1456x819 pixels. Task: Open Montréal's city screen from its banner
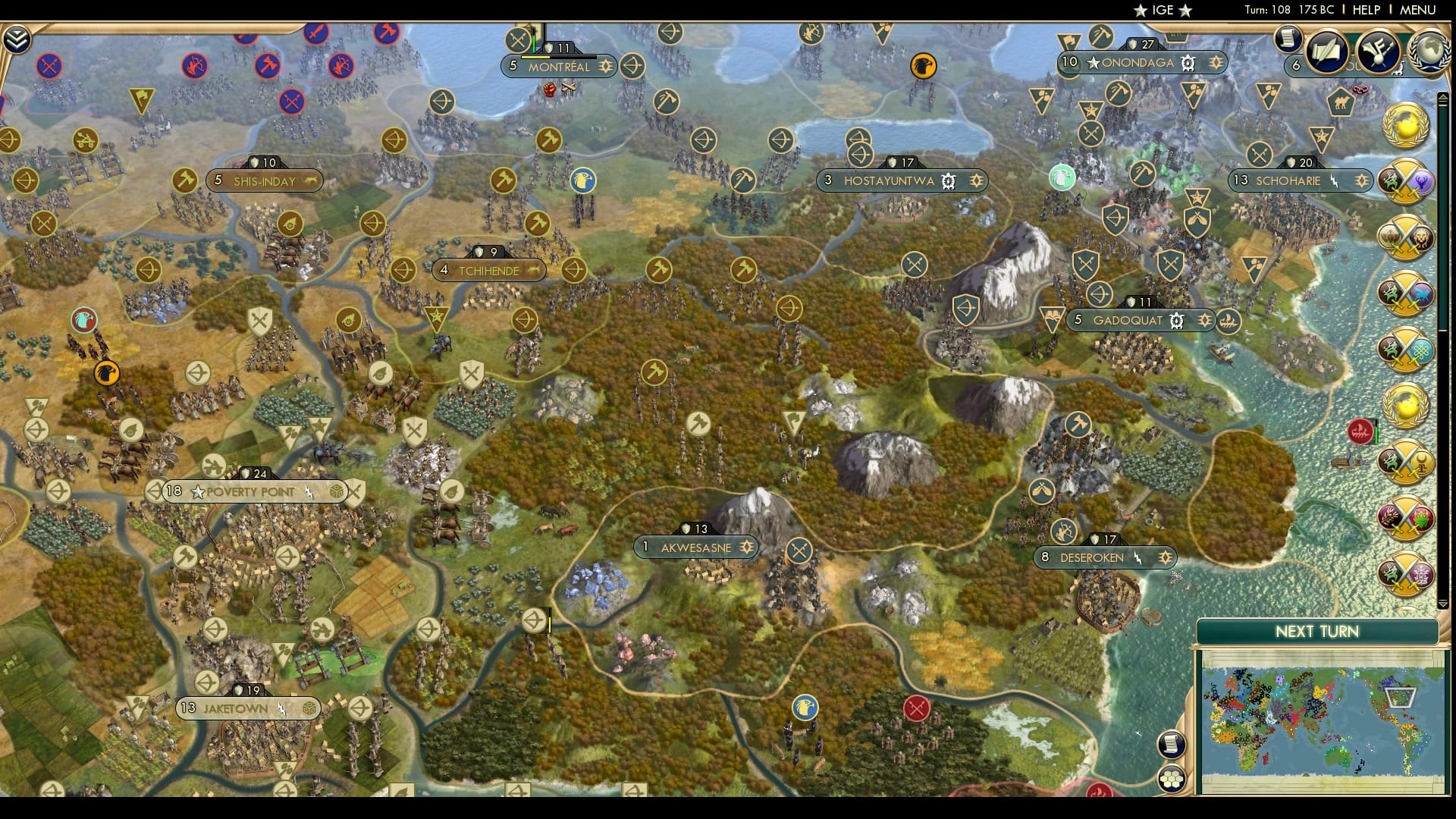(559, 67)
